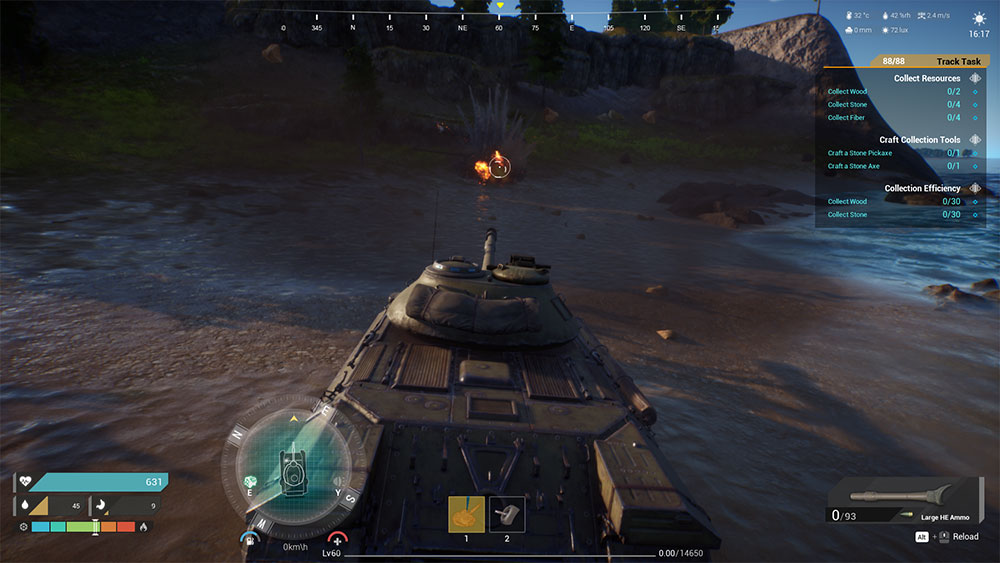Click the Large HE Ammo shell icon
The width and height of the screenshot is (1000, 563).
click(893, 494)
